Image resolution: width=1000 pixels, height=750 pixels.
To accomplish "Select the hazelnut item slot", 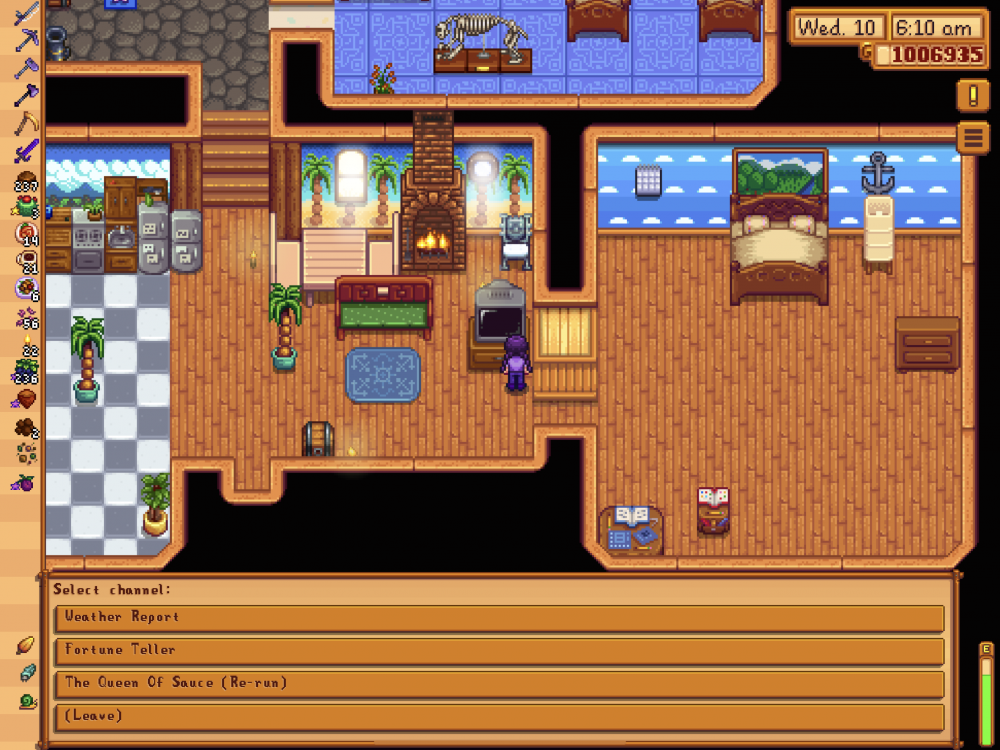I will point(26,399).
